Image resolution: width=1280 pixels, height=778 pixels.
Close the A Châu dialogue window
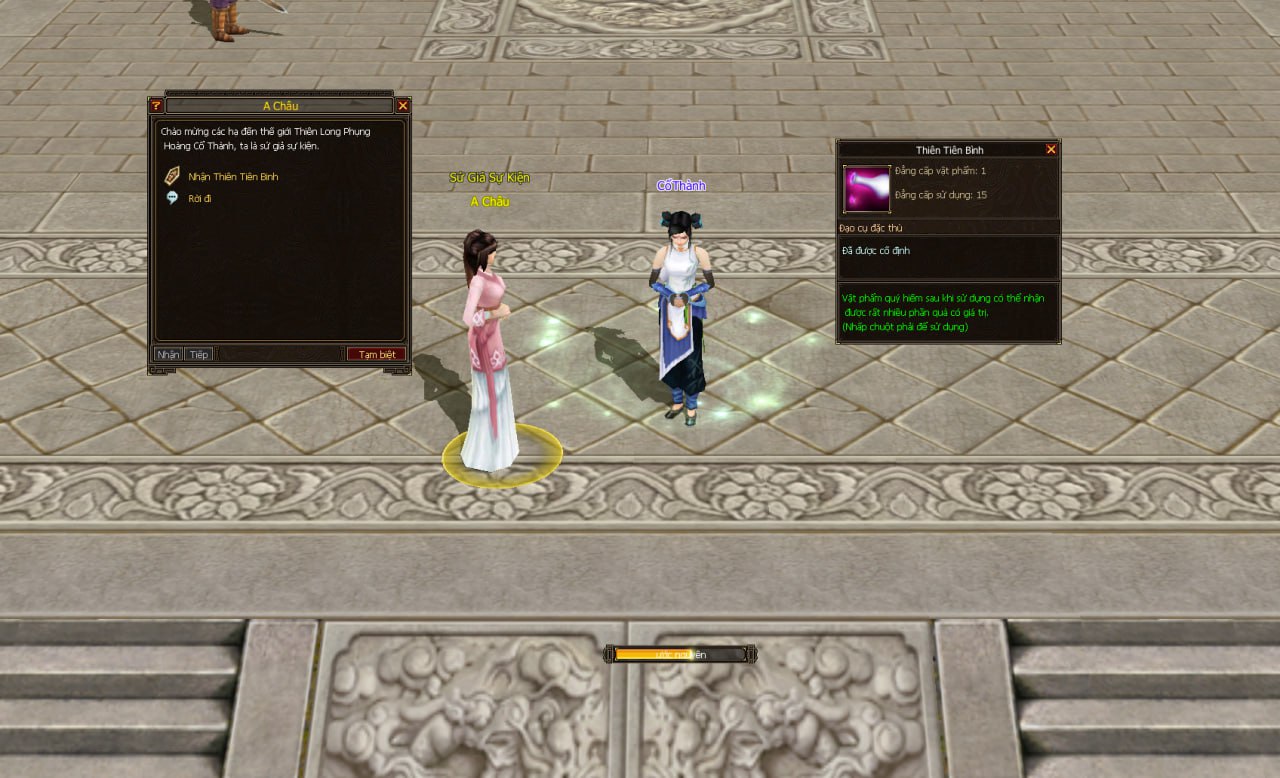pos(403,105)
